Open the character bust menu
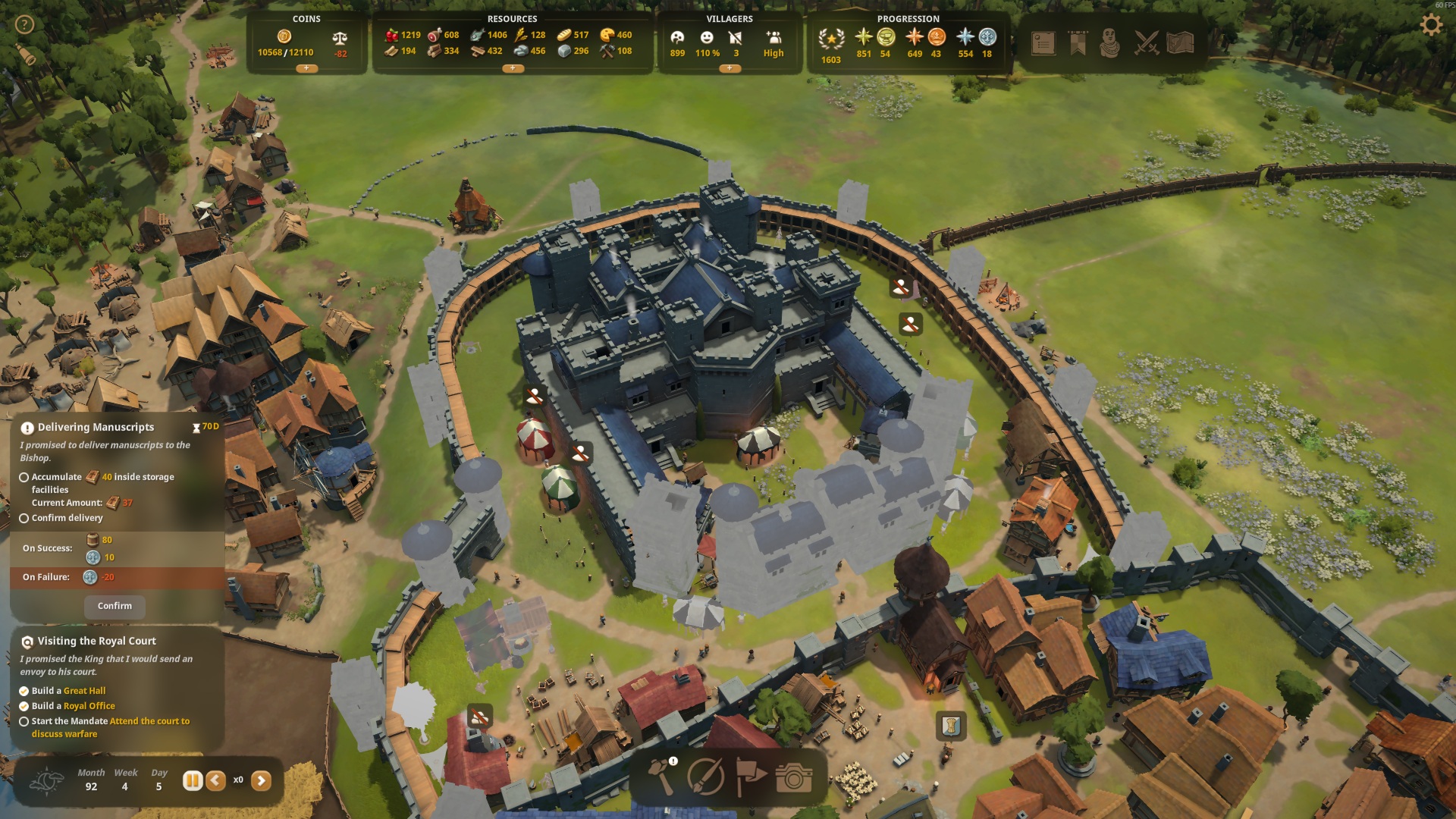Viewport: 1456px width, 819px height. tap(1110, 43)
